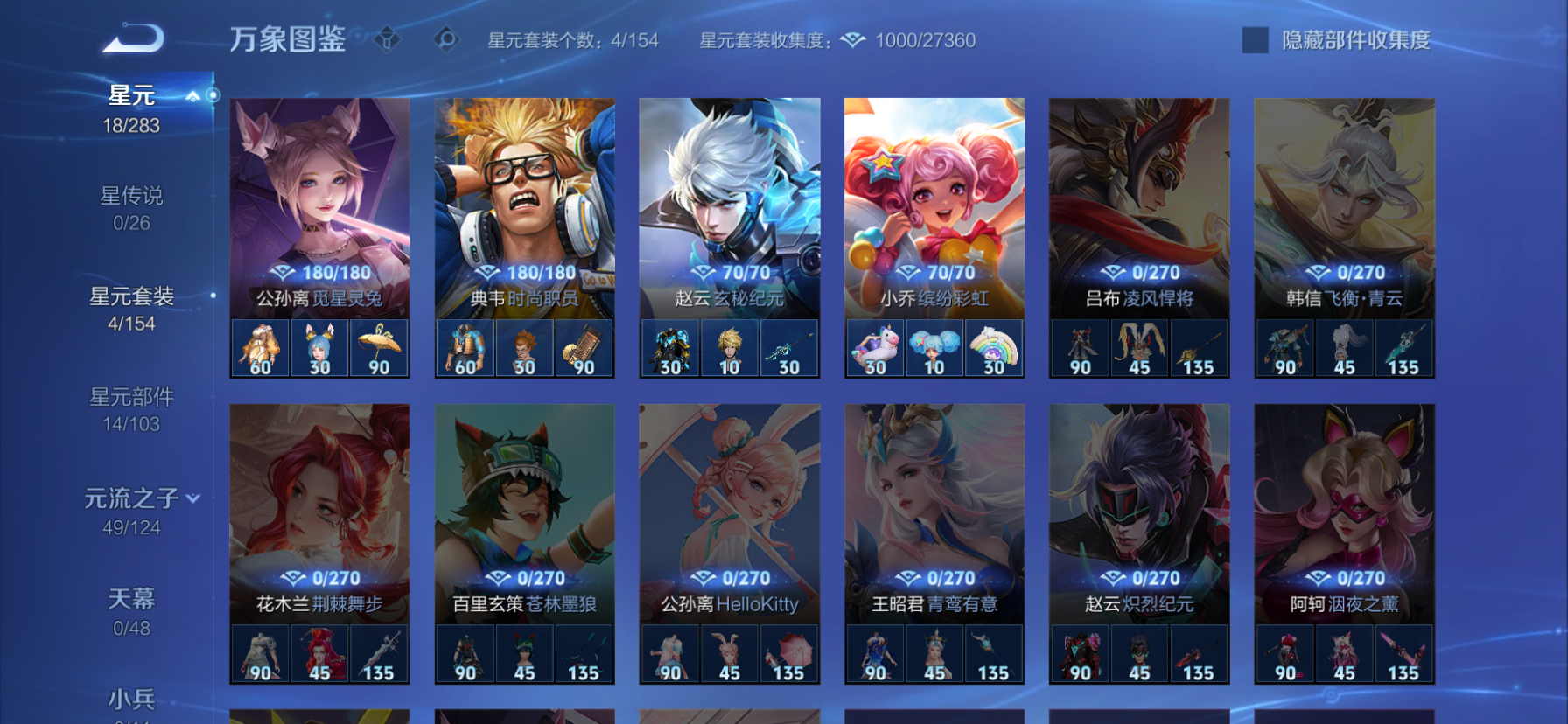Click the 180/180 progress bar on 公孙离's card
This screenshot has height=724, width=1568.
(x=320, y=272)
